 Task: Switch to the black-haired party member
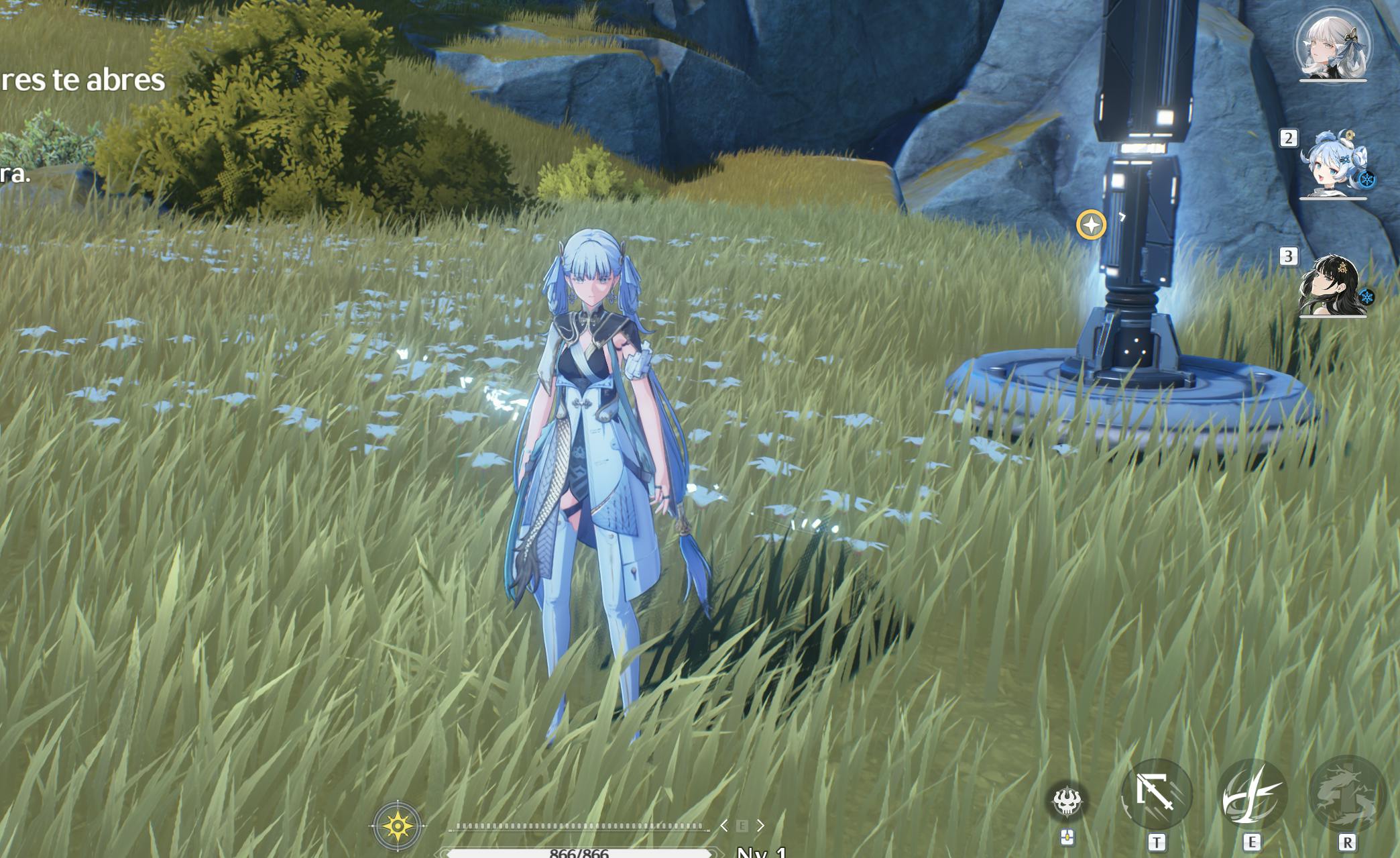1332,286
